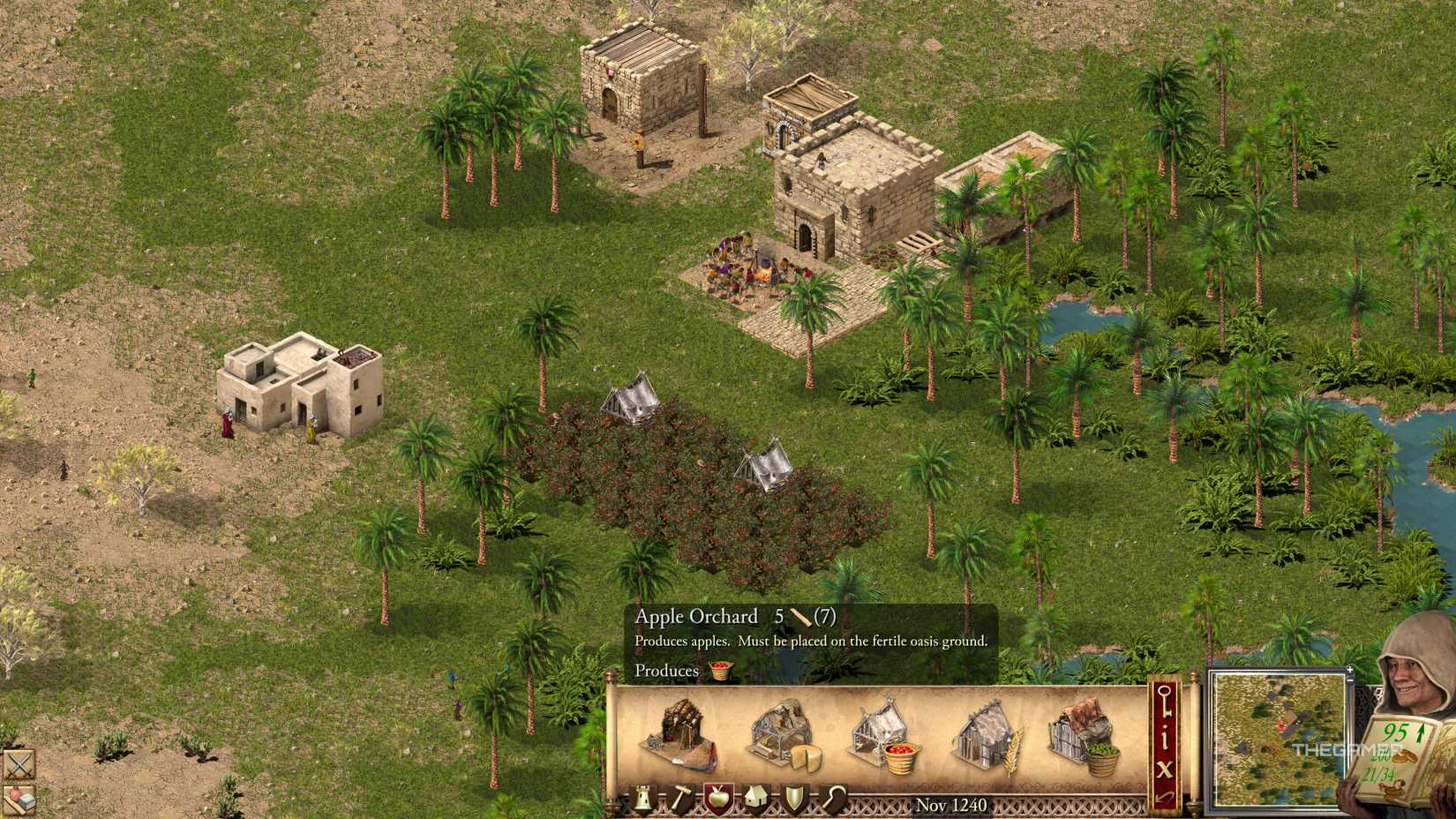Click your castle marker on the minimap
1456x819 pixels.
tap(1280, 725)
